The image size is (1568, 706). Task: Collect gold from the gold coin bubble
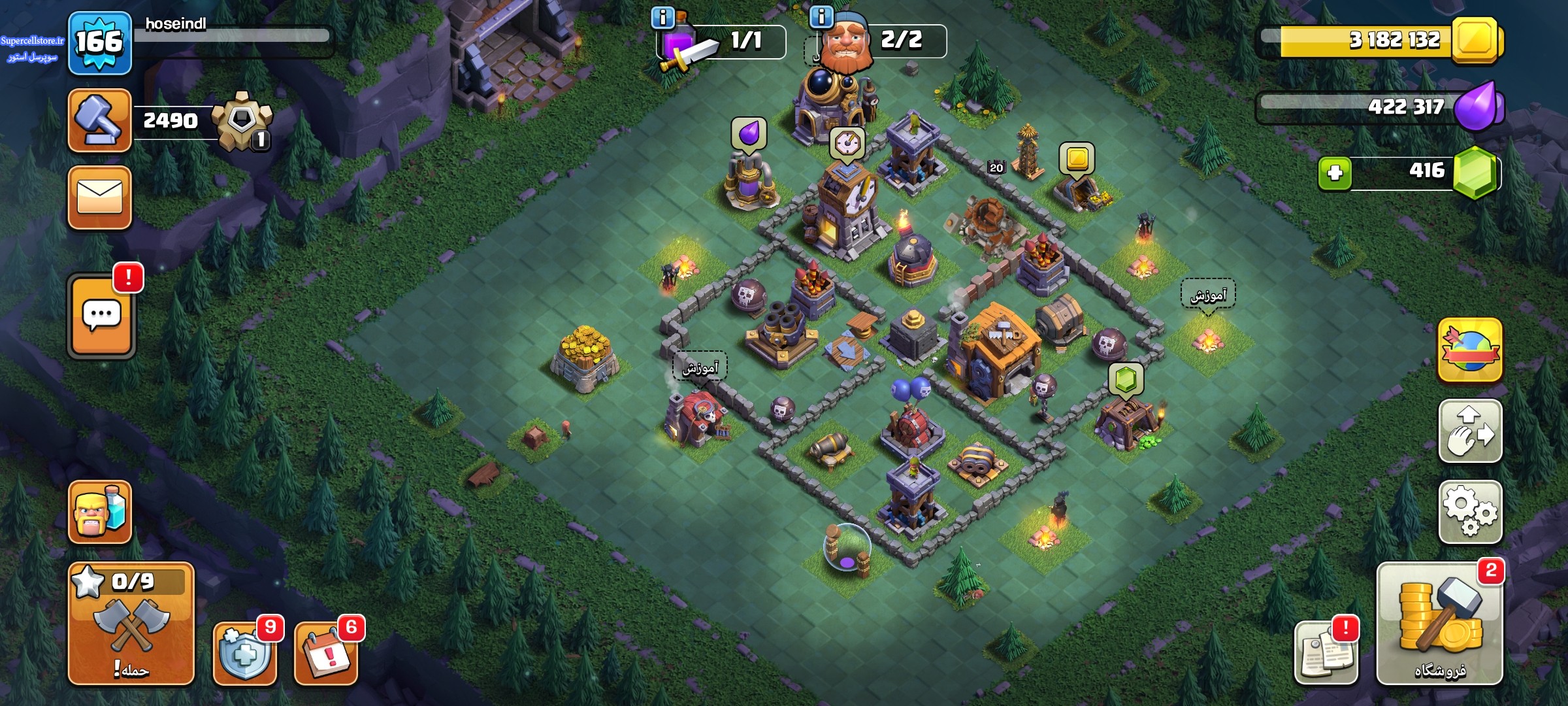coord(1076,159)
